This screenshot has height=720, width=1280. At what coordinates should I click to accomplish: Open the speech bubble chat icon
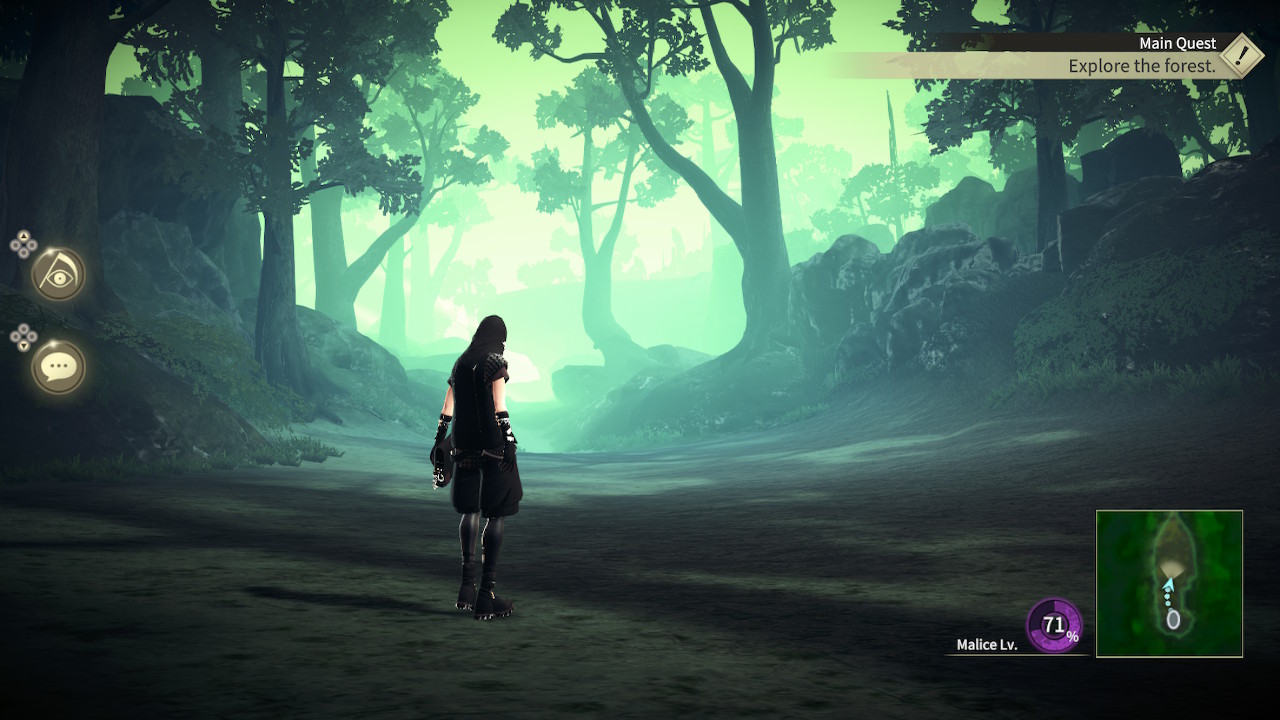(x=58, y=367)
